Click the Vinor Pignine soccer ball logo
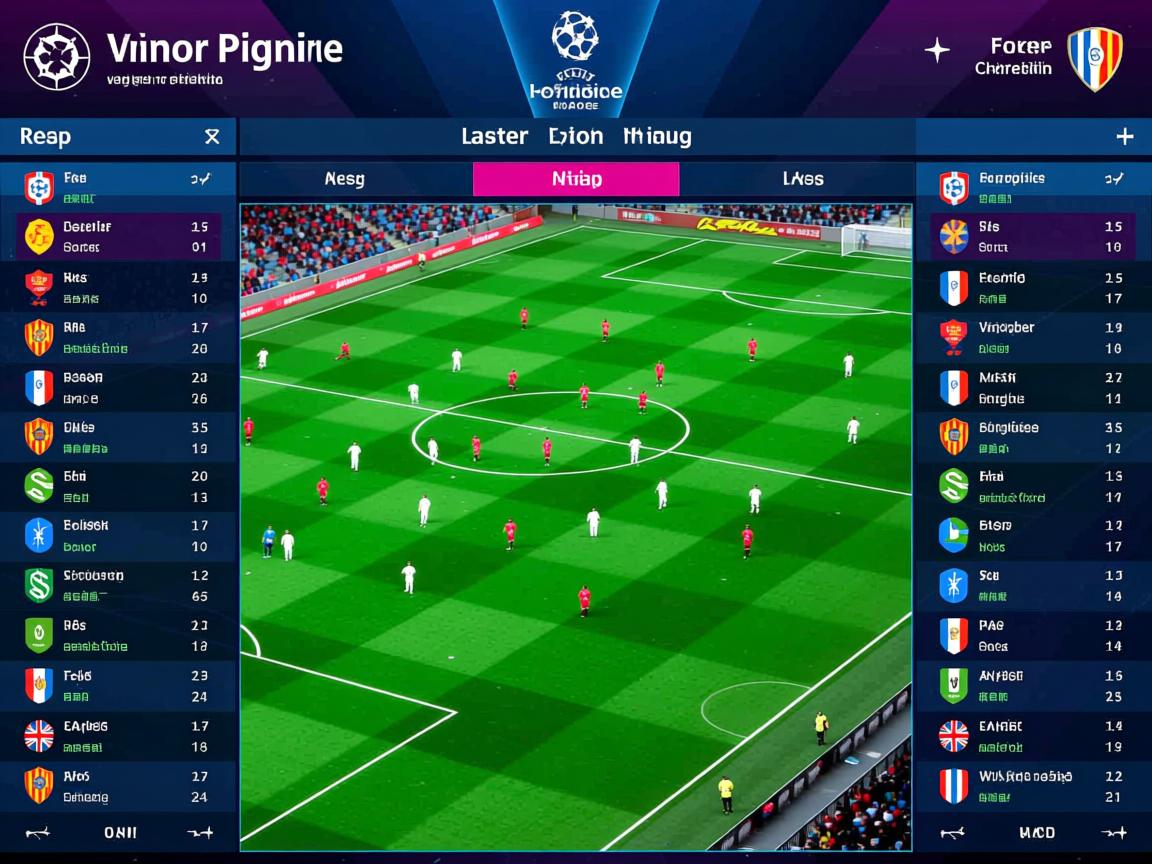 point(57,57)
